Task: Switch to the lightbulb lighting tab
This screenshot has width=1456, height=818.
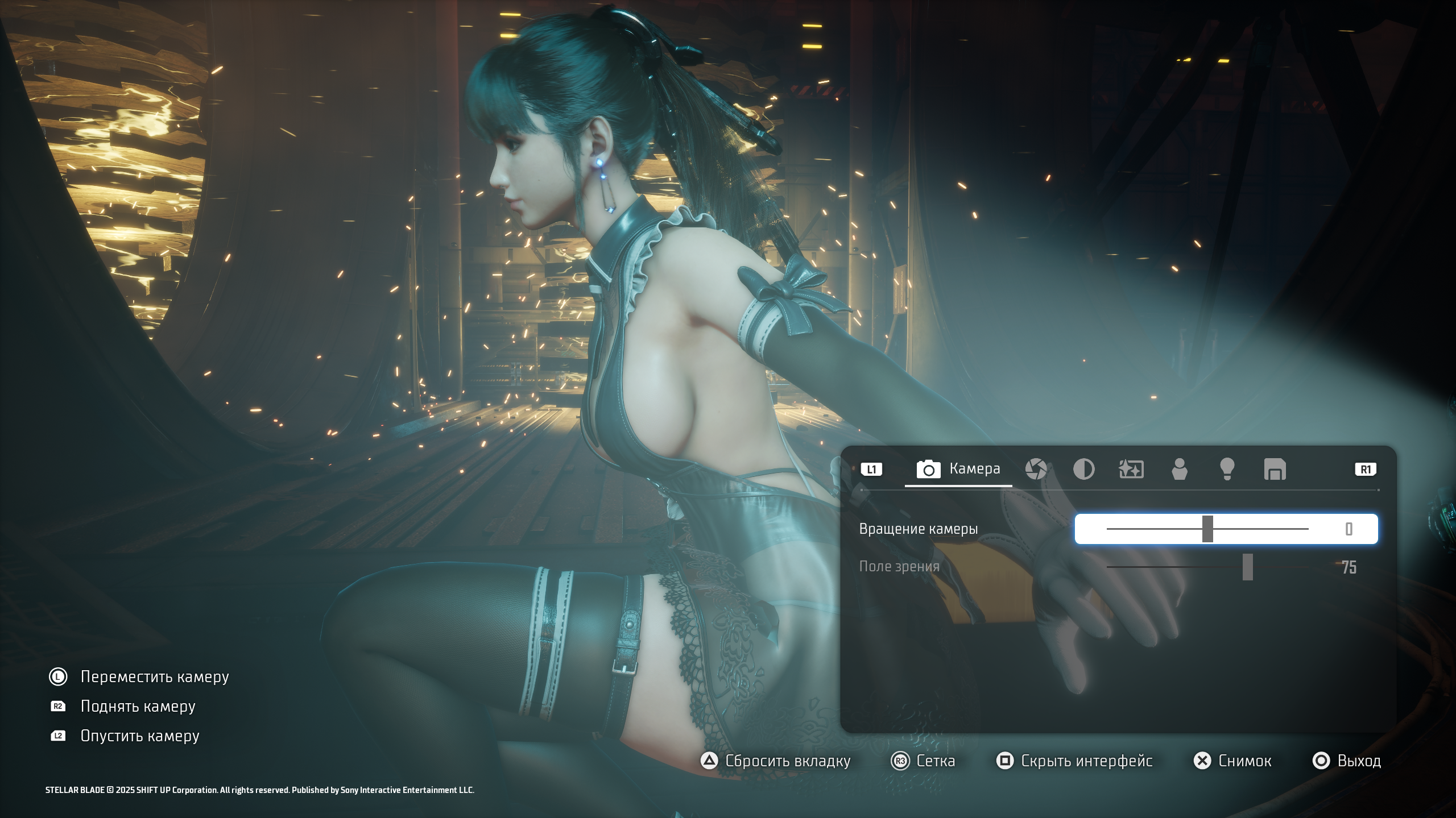Action: pyautogui.click(x=1227, y=470)
